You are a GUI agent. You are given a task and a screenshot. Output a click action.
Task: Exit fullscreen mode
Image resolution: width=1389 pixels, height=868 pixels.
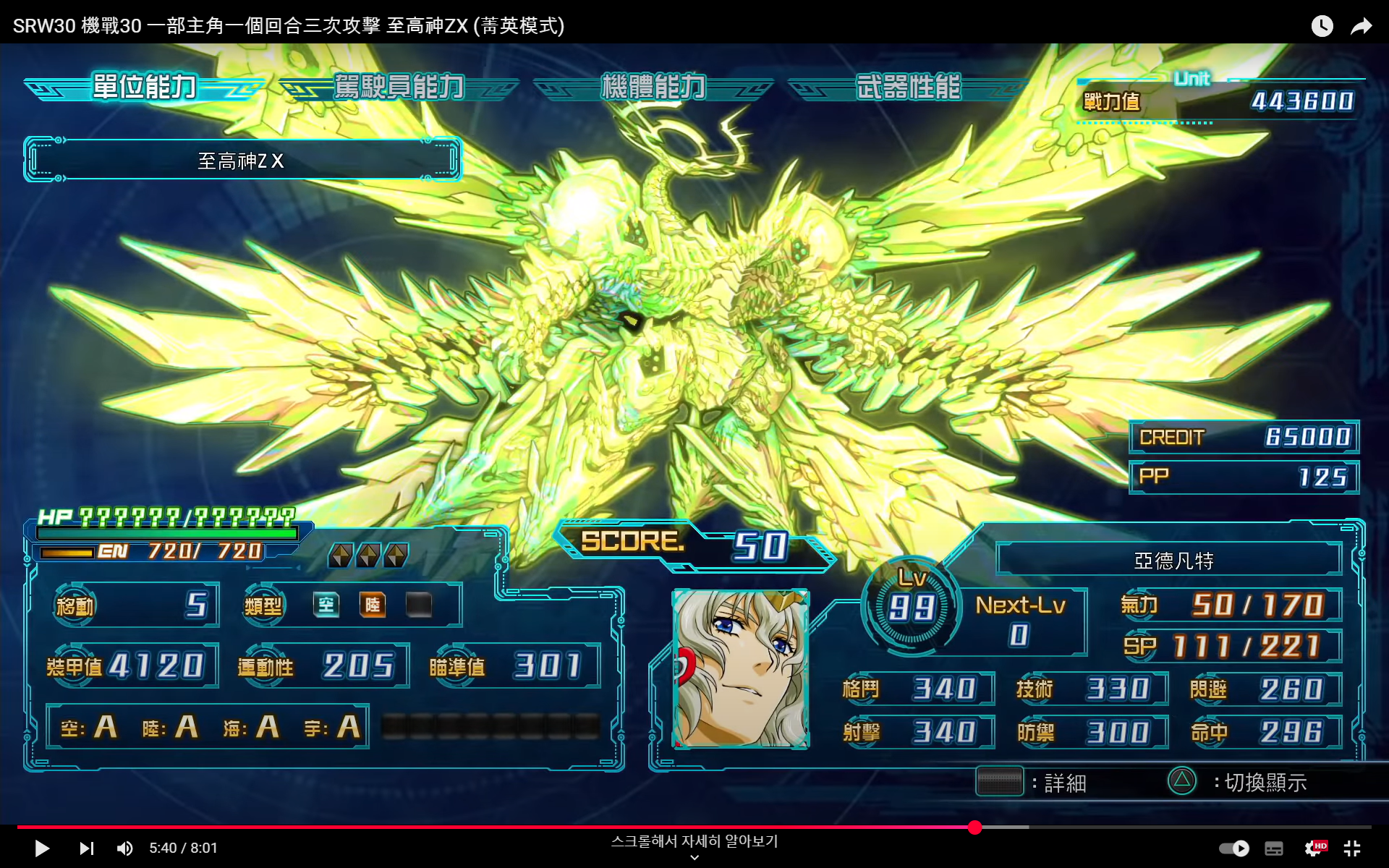(x=1351, y=848)
